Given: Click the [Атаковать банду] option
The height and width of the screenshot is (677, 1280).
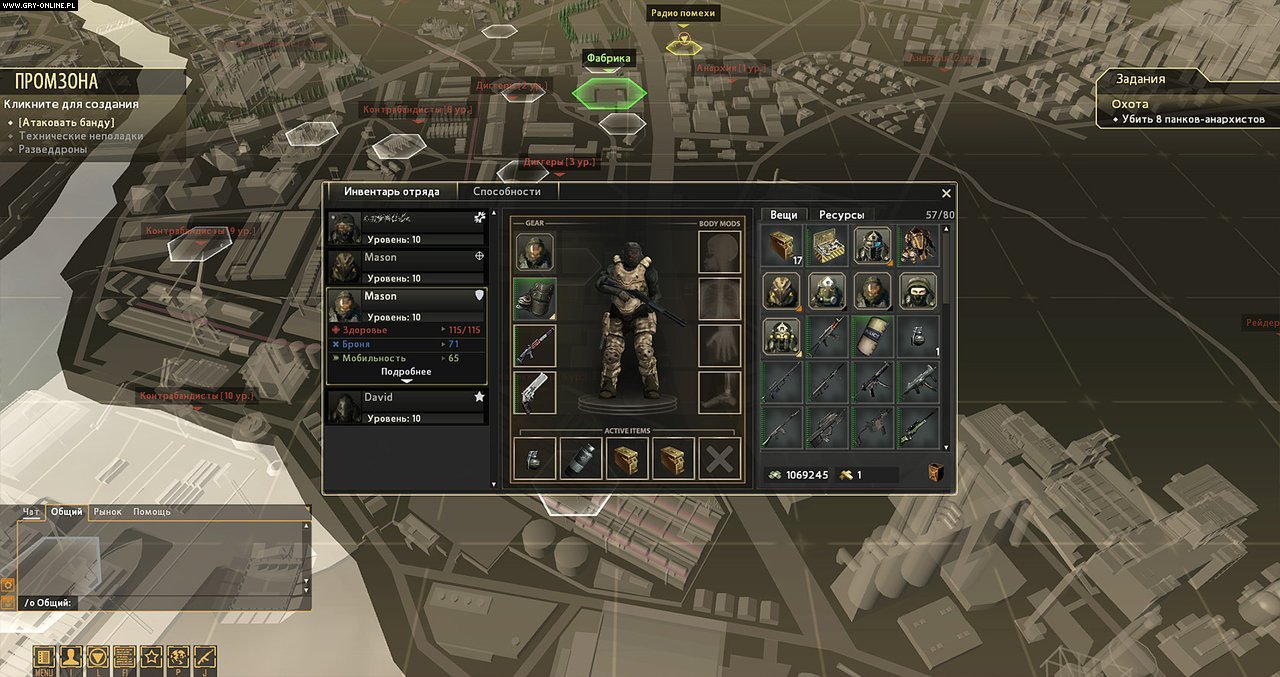Looking at the screenshot, I should [66, 123].
